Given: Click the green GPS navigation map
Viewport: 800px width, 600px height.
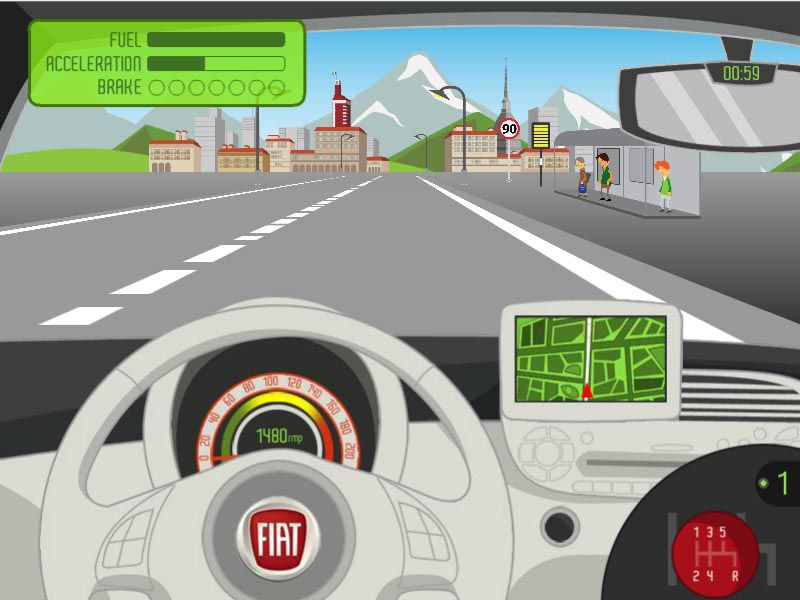Looking at the screenshot, I should tap(590, 358).
